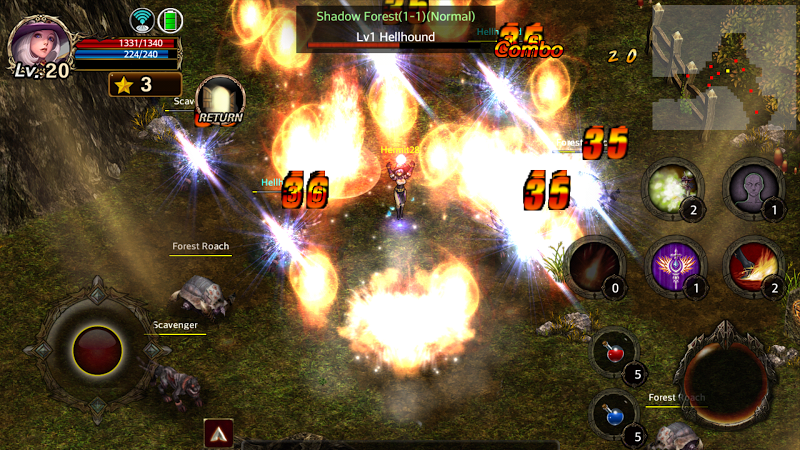Viewport: 800px width, 450px height.
Task: Activate the dark red skill showing 0
Action: (595, 267)
